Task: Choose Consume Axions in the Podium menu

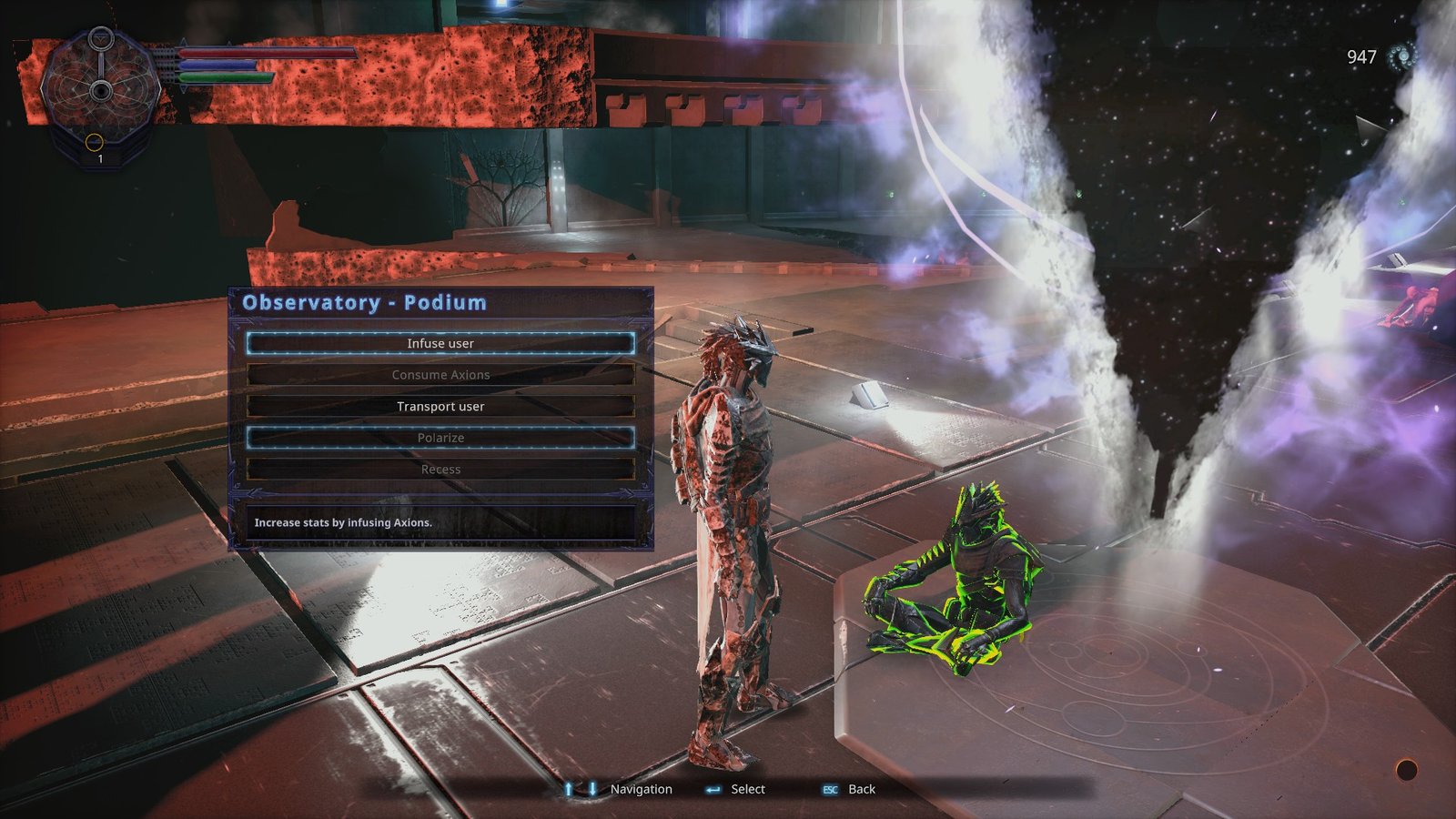Action: 440,375
